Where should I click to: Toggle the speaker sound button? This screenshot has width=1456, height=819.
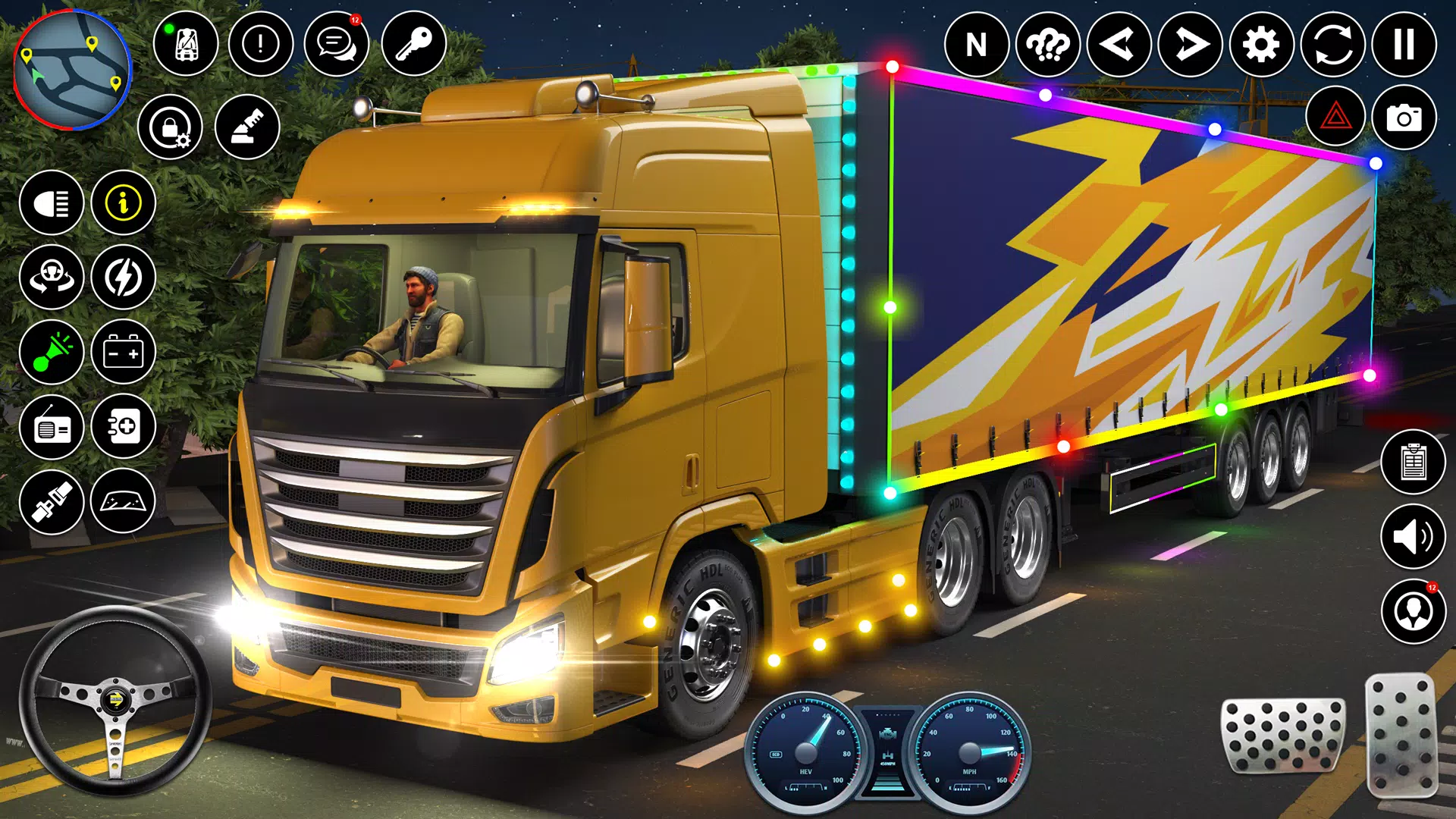click(1413, 537)
